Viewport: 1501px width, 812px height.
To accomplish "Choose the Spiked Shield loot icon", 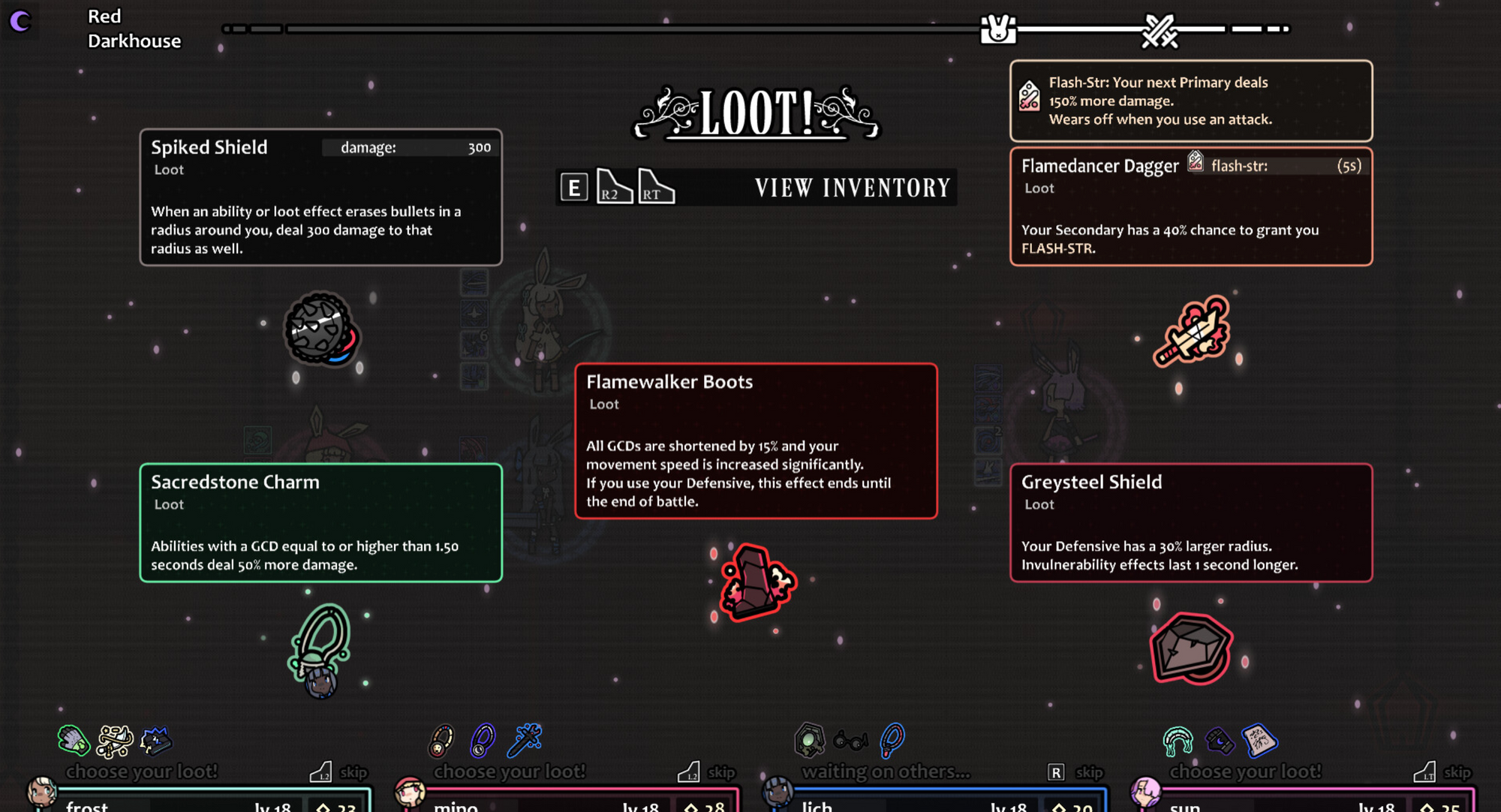I will tap(321, 330).
